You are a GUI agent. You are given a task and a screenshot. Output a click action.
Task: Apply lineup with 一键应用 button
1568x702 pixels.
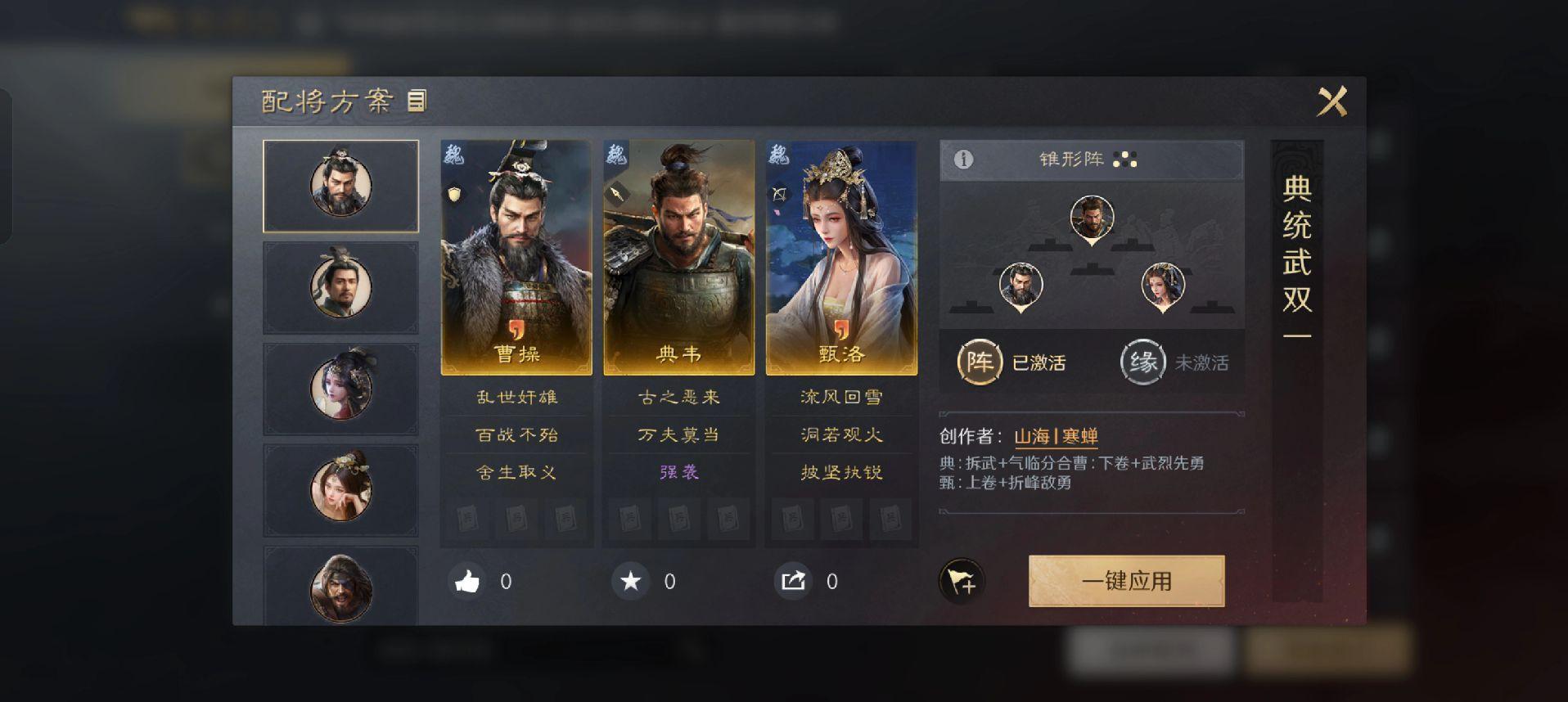click(x=1126, y=581)
